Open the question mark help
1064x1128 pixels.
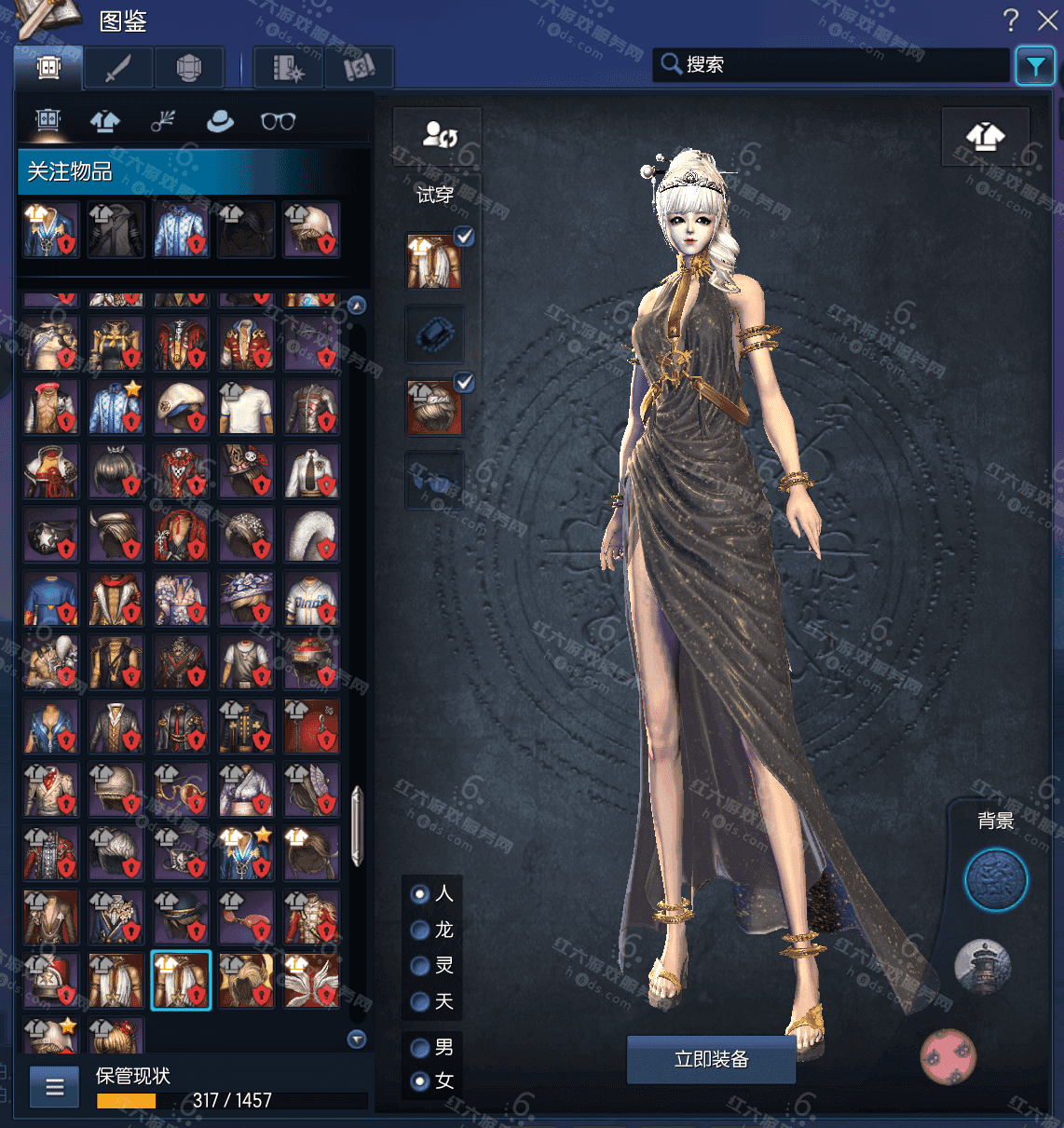pyautogui.click(x=1011, y=20)
